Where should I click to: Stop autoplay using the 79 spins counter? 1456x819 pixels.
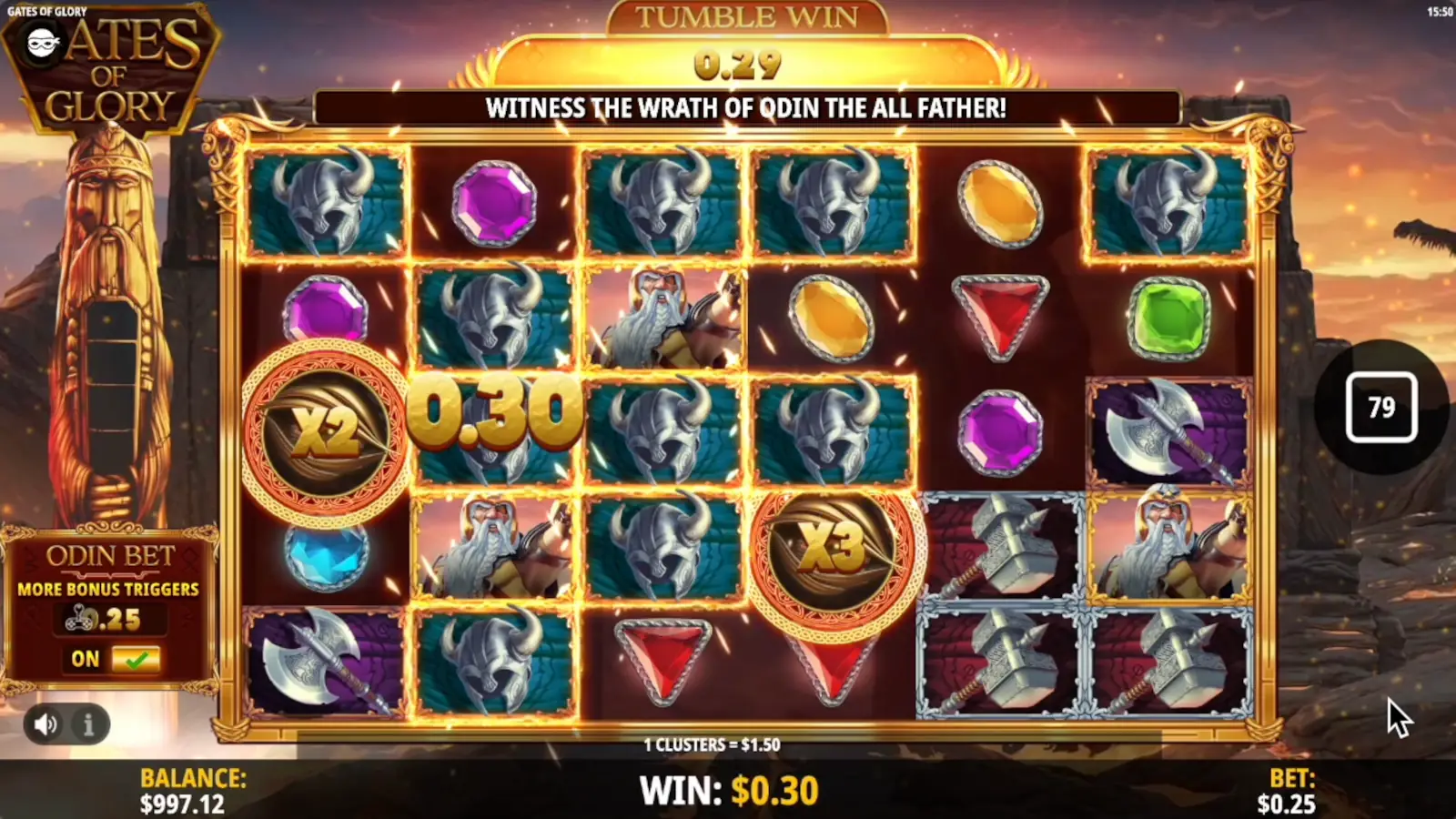(1382, 408)
